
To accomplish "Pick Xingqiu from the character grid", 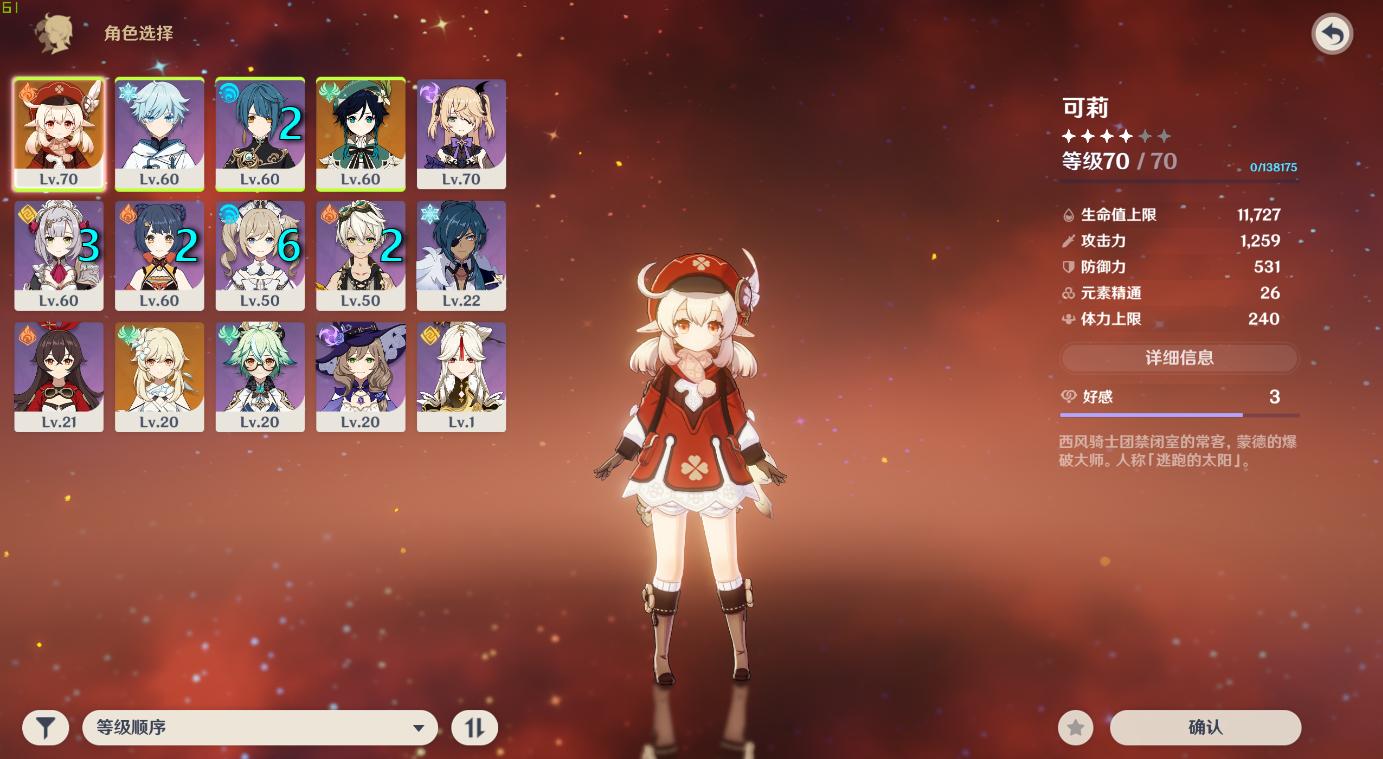I will pos(260,134).
